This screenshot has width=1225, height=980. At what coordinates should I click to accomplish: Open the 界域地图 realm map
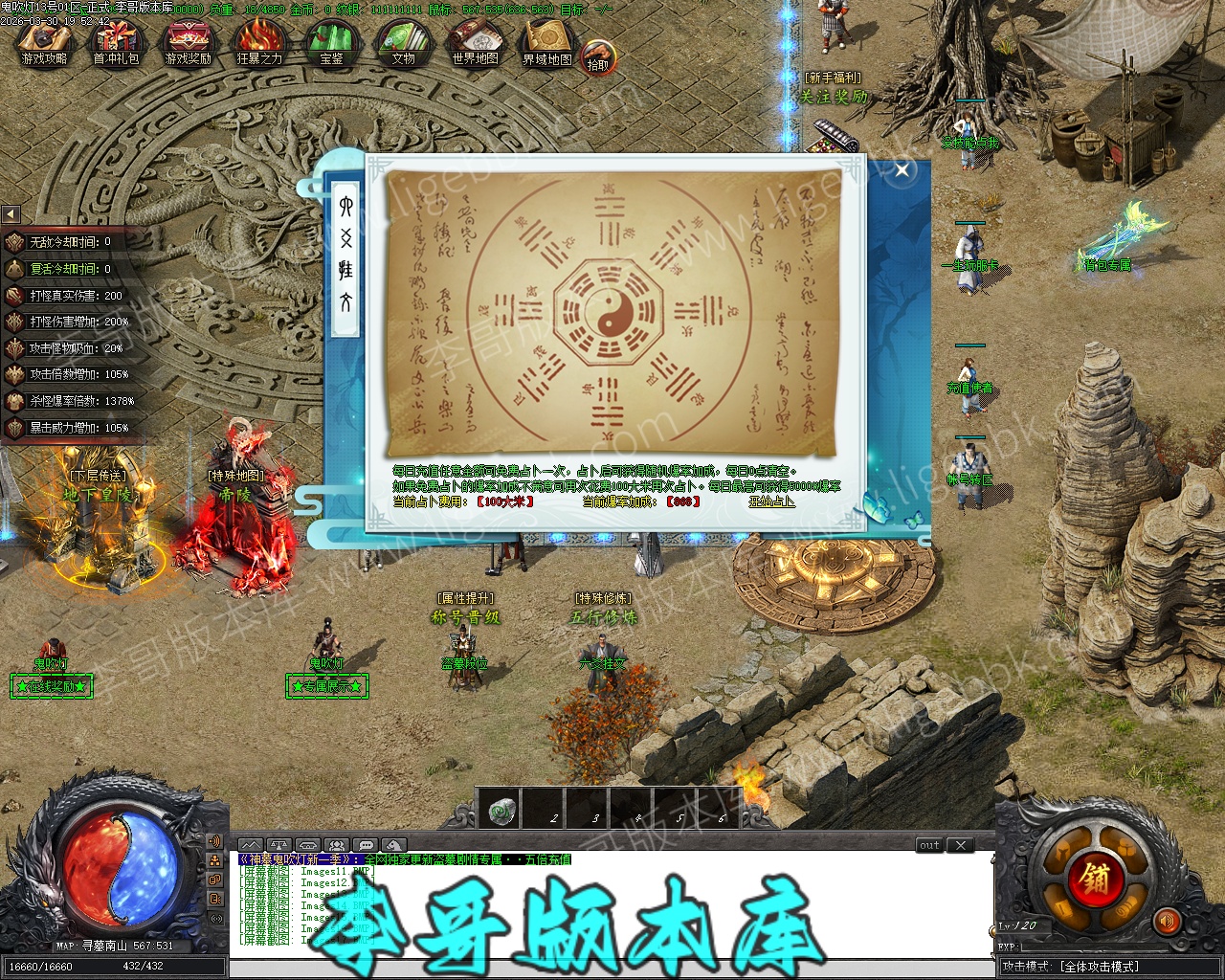tap(546, 44)
